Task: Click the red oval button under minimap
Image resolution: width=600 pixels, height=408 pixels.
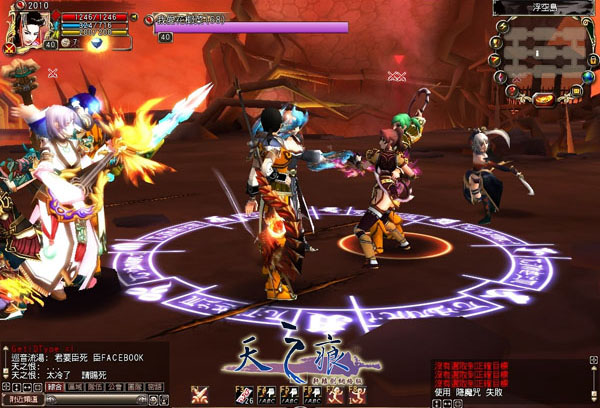Action: [x=541, y=98]
